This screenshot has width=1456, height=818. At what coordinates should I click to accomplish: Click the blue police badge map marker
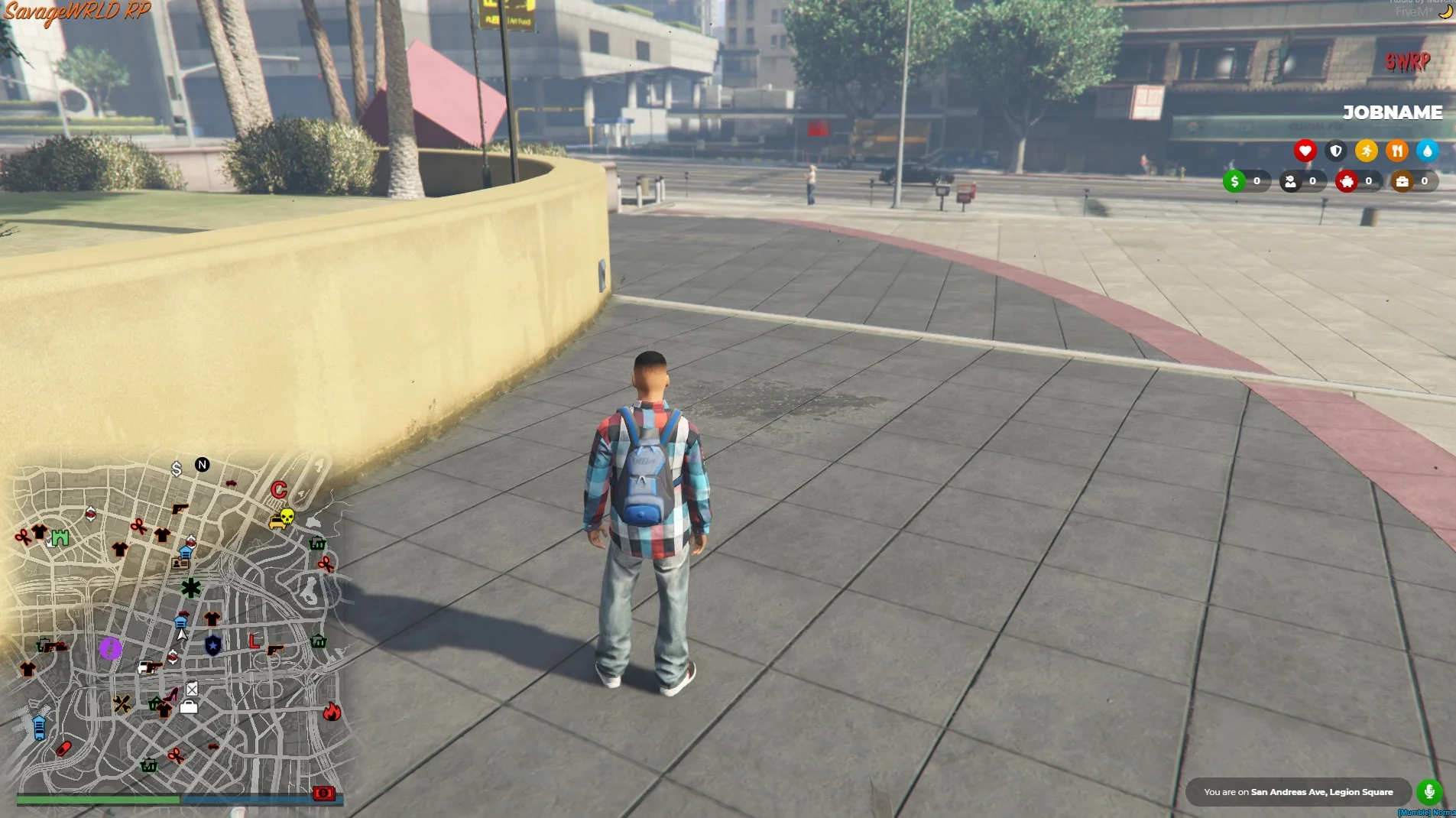click(x=213, y=646)
